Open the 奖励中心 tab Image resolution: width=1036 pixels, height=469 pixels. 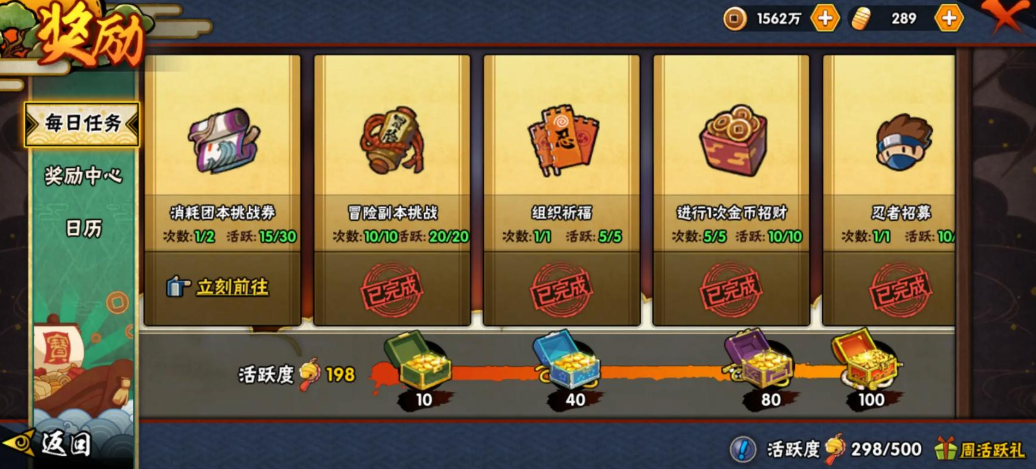click(83, 176)
